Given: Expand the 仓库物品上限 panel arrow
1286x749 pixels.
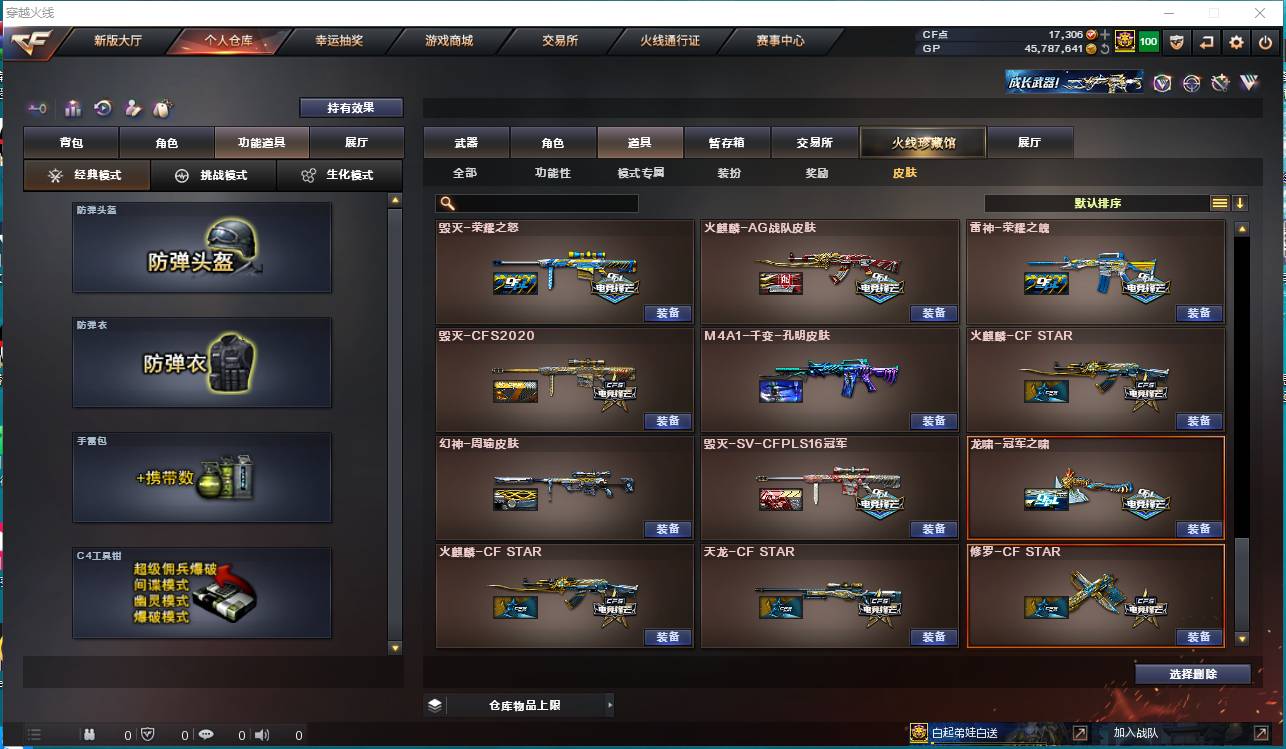Looking at the screenshot, I should [609, 704].
